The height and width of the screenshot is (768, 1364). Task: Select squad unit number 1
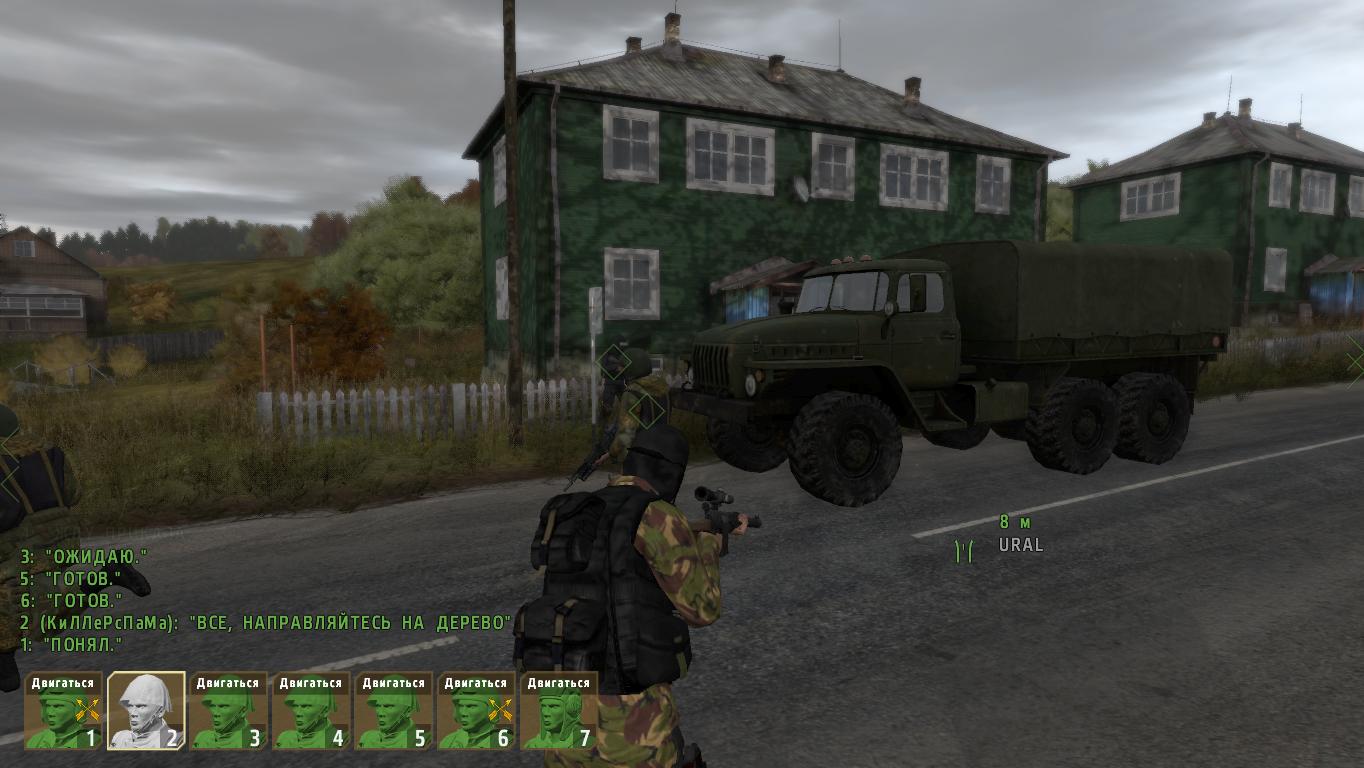63,711
